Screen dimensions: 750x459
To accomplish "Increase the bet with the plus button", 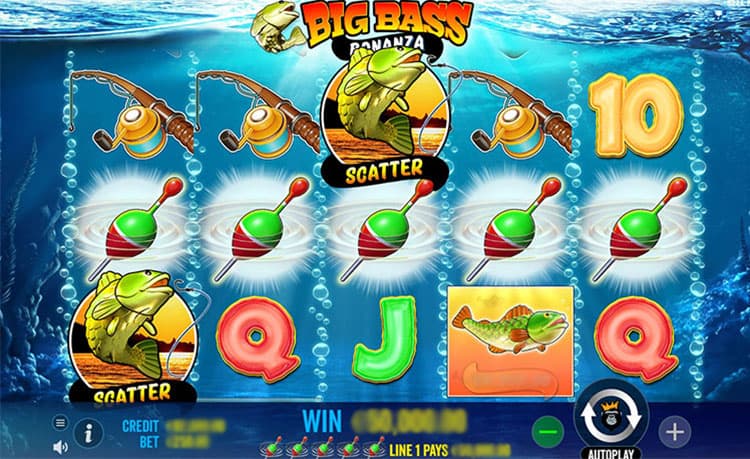I will (675, 432).
